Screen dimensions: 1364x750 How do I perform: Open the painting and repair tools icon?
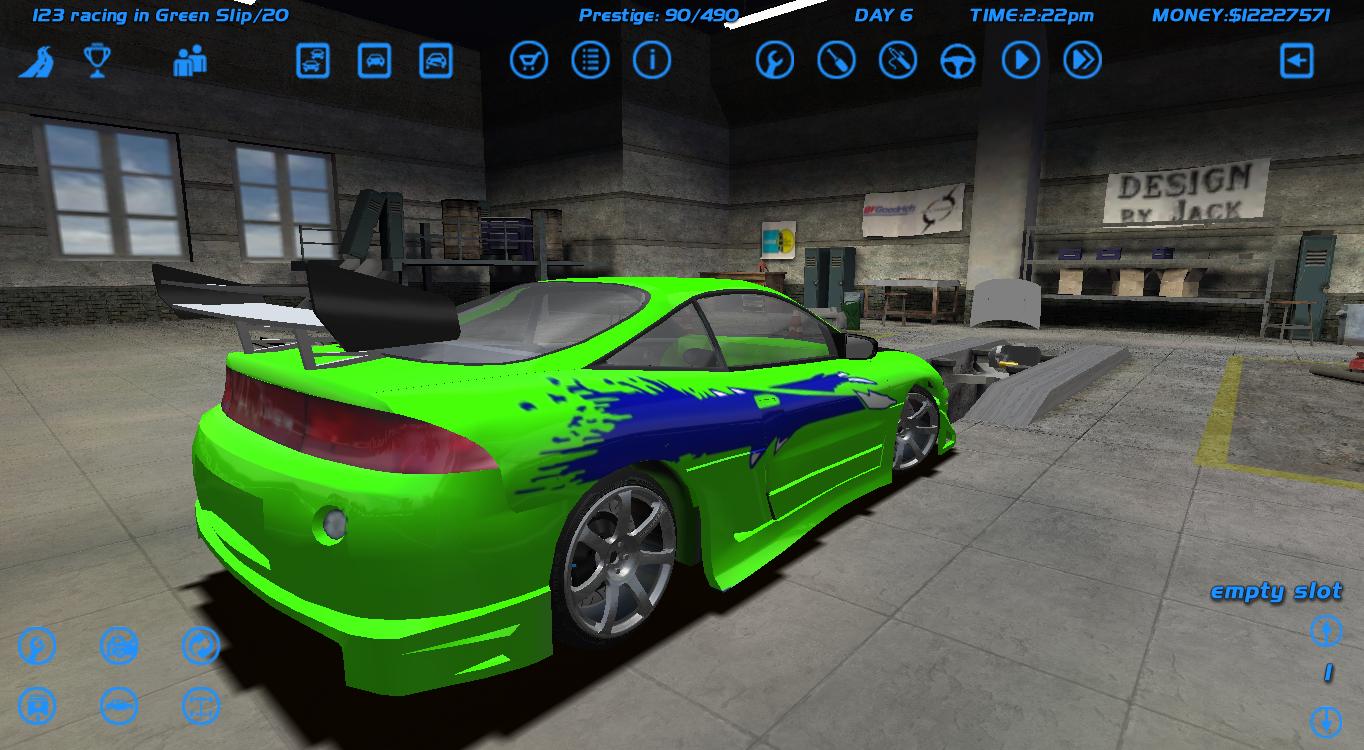tap(897, 62)
